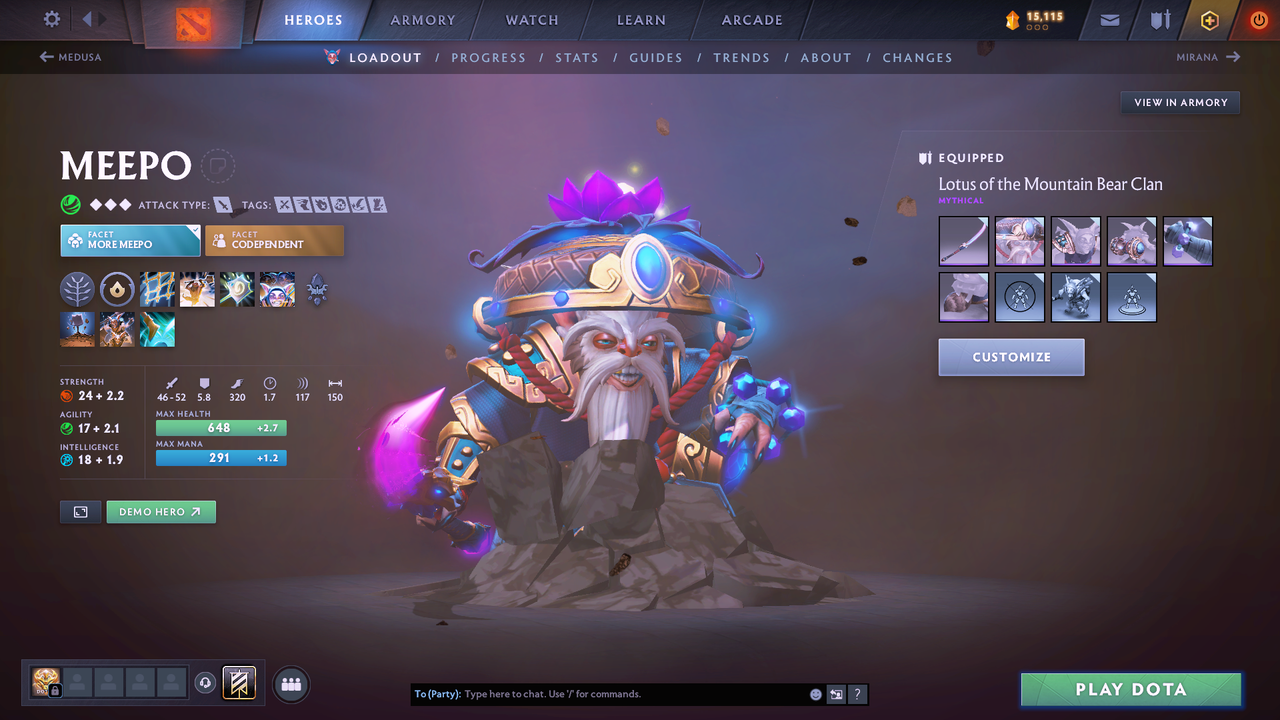Viewport: 1280px width, 720px height.
Task: Open the Divided We Stand ability icon
Action: (277, 289)
